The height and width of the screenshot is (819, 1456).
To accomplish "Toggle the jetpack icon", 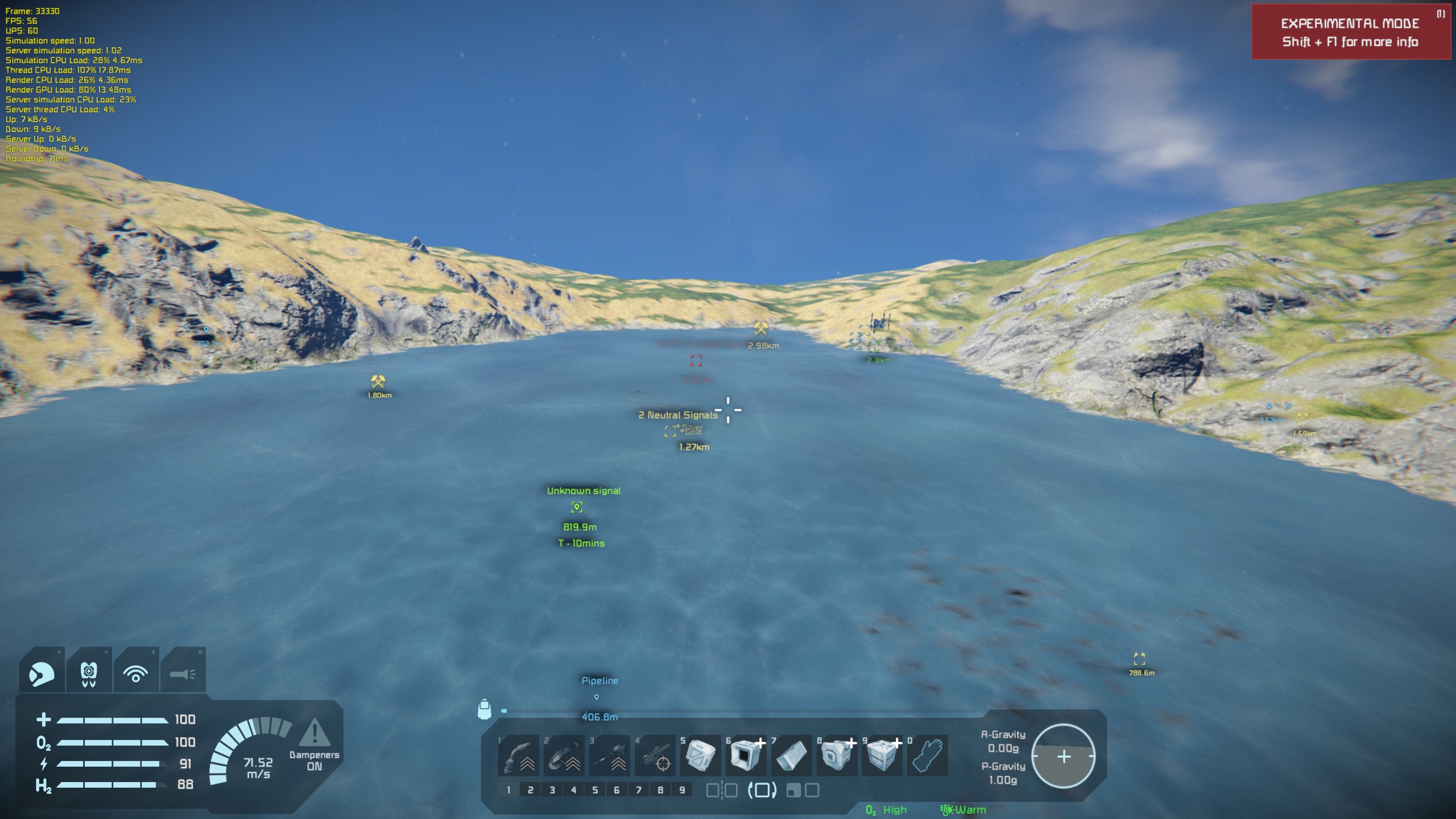I will [x=89, y=674].
